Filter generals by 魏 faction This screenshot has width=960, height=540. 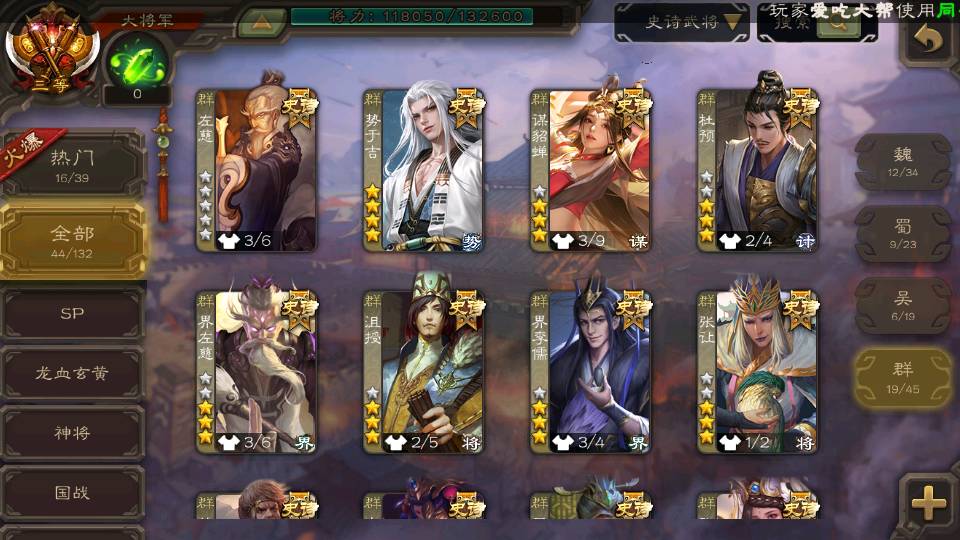pos(902,161)
